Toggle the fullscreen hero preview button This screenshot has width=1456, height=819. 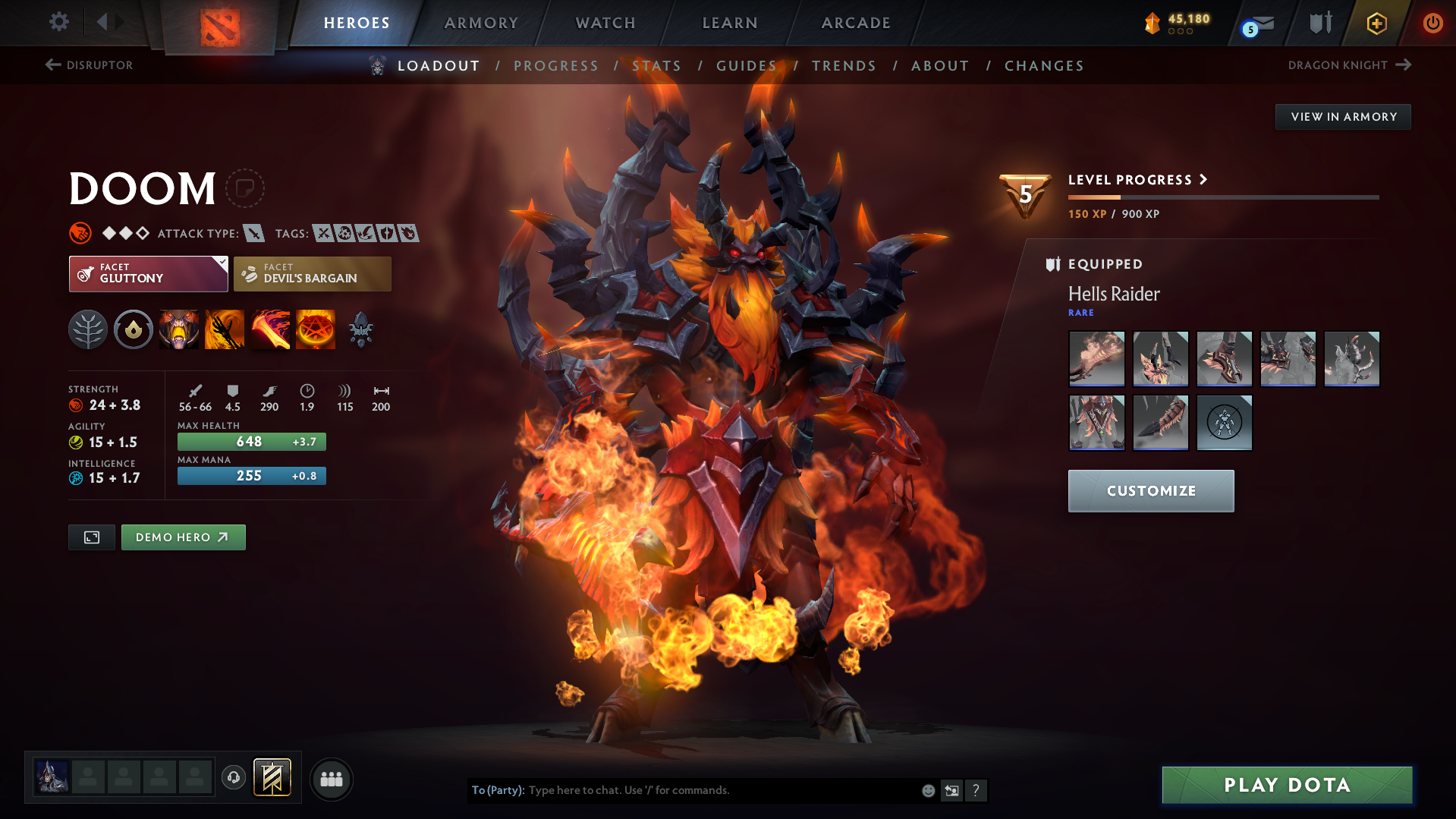(x=91, y=537)
